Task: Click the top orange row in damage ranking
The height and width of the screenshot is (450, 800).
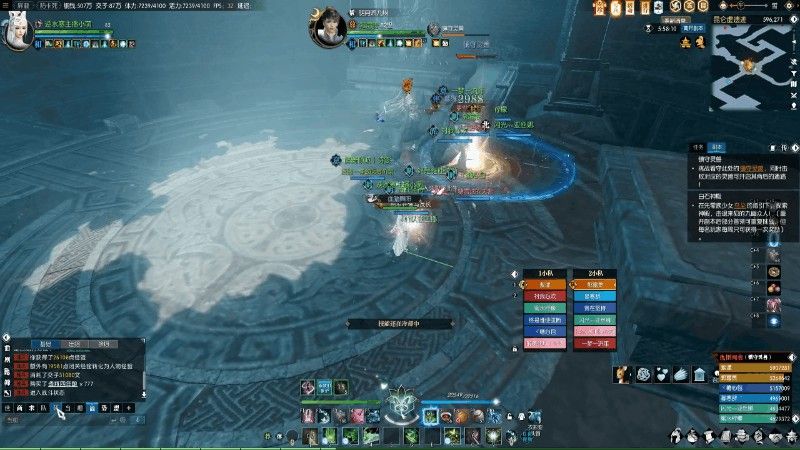Action: pos(755,368)
